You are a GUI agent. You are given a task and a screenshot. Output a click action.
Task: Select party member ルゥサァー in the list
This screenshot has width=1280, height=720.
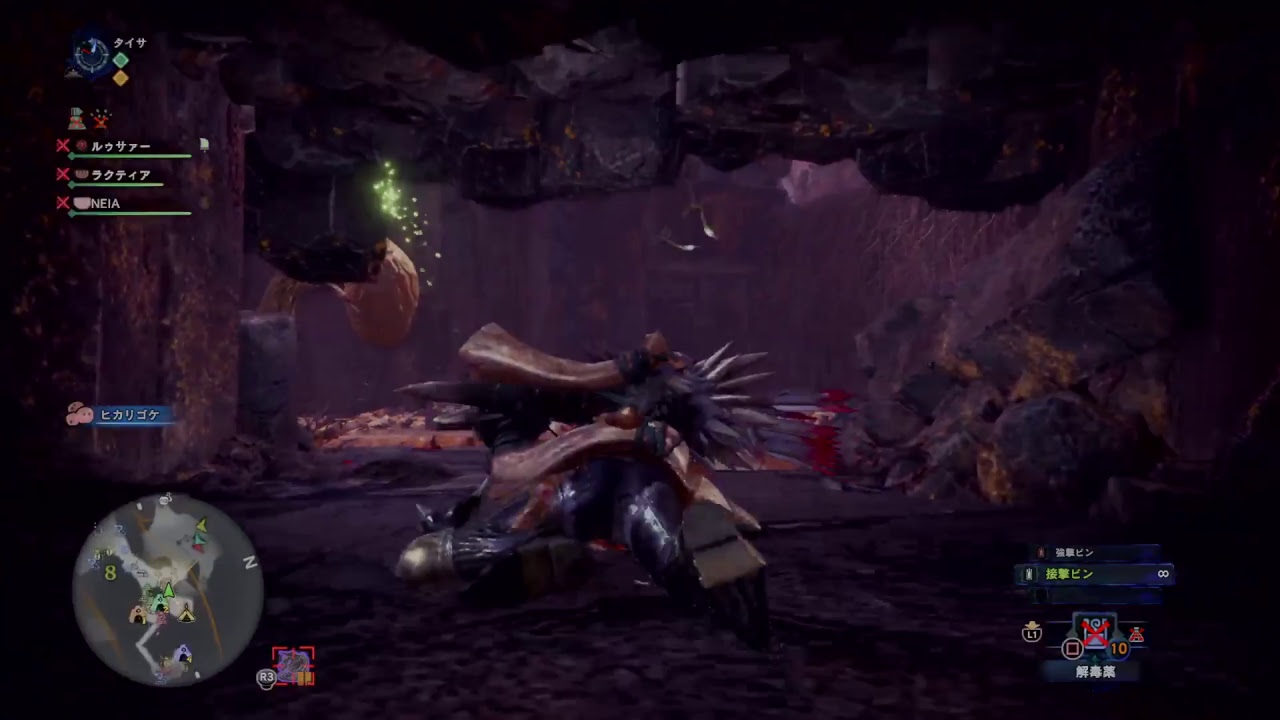click(120, 146)
